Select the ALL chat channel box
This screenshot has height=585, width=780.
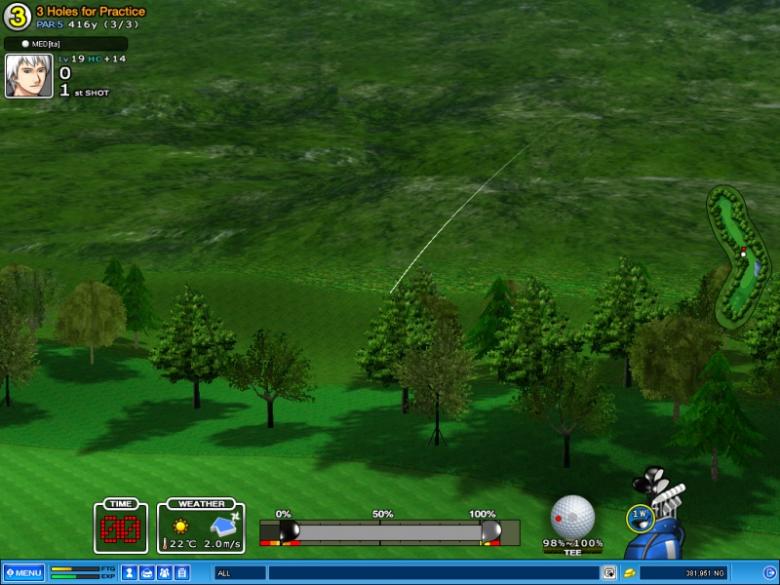(x=240, y=573)
